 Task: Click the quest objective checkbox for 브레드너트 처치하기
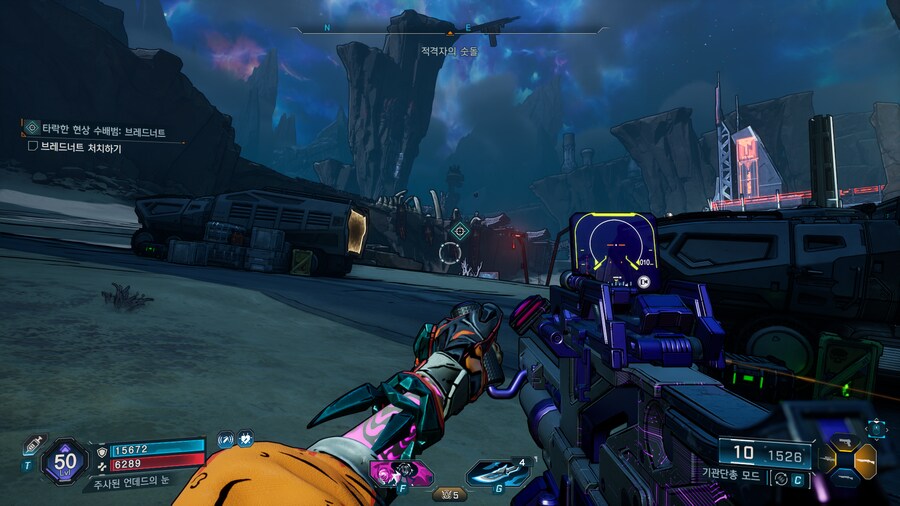point(33,147)
